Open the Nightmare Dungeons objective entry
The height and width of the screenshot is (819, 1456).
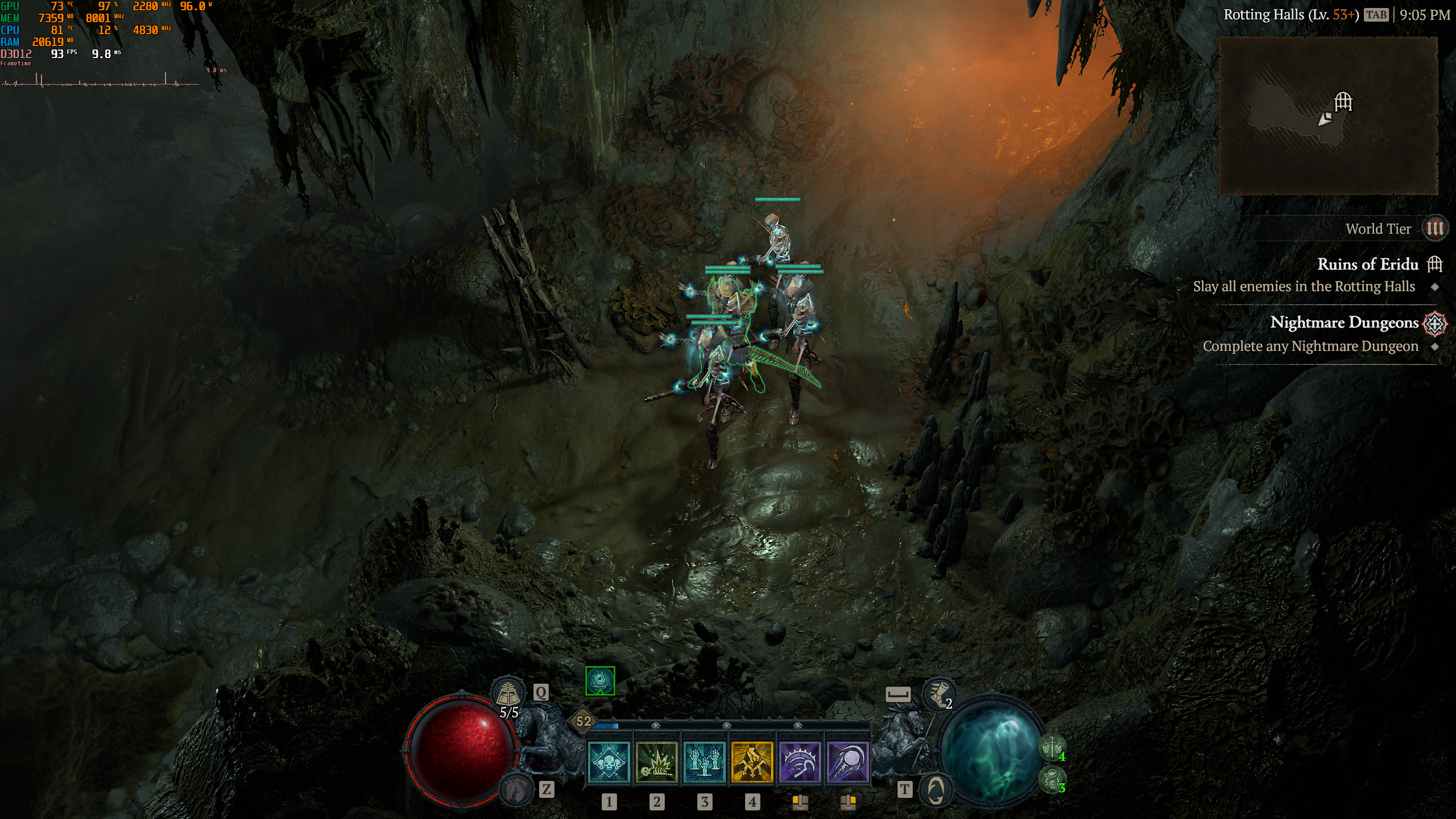pyautogui.click(x=1345, y=322)
